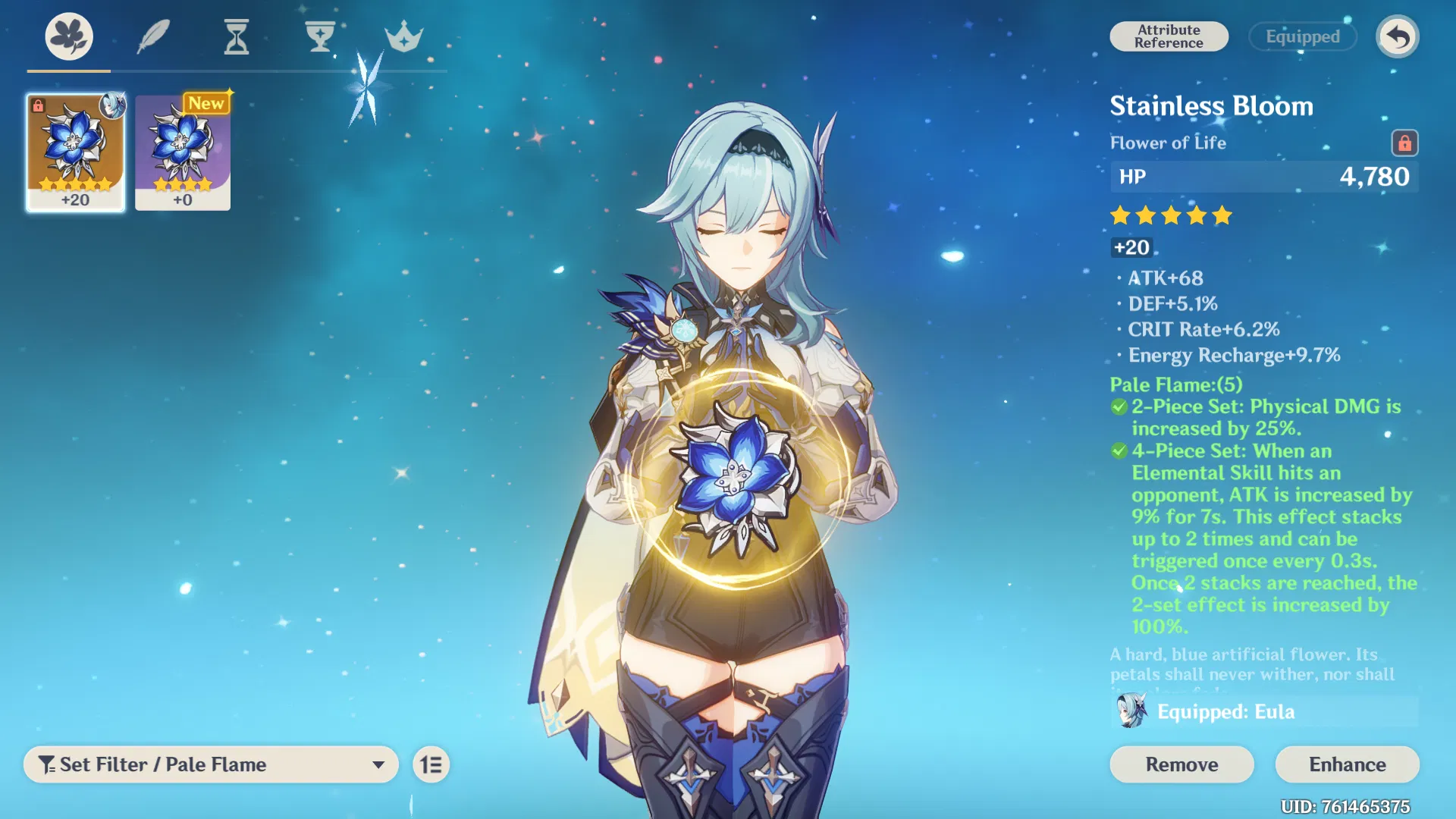Select the Goblet of Eonothem category icon
The height and width of the screenshot is (819, 1456).
point(321,36)
